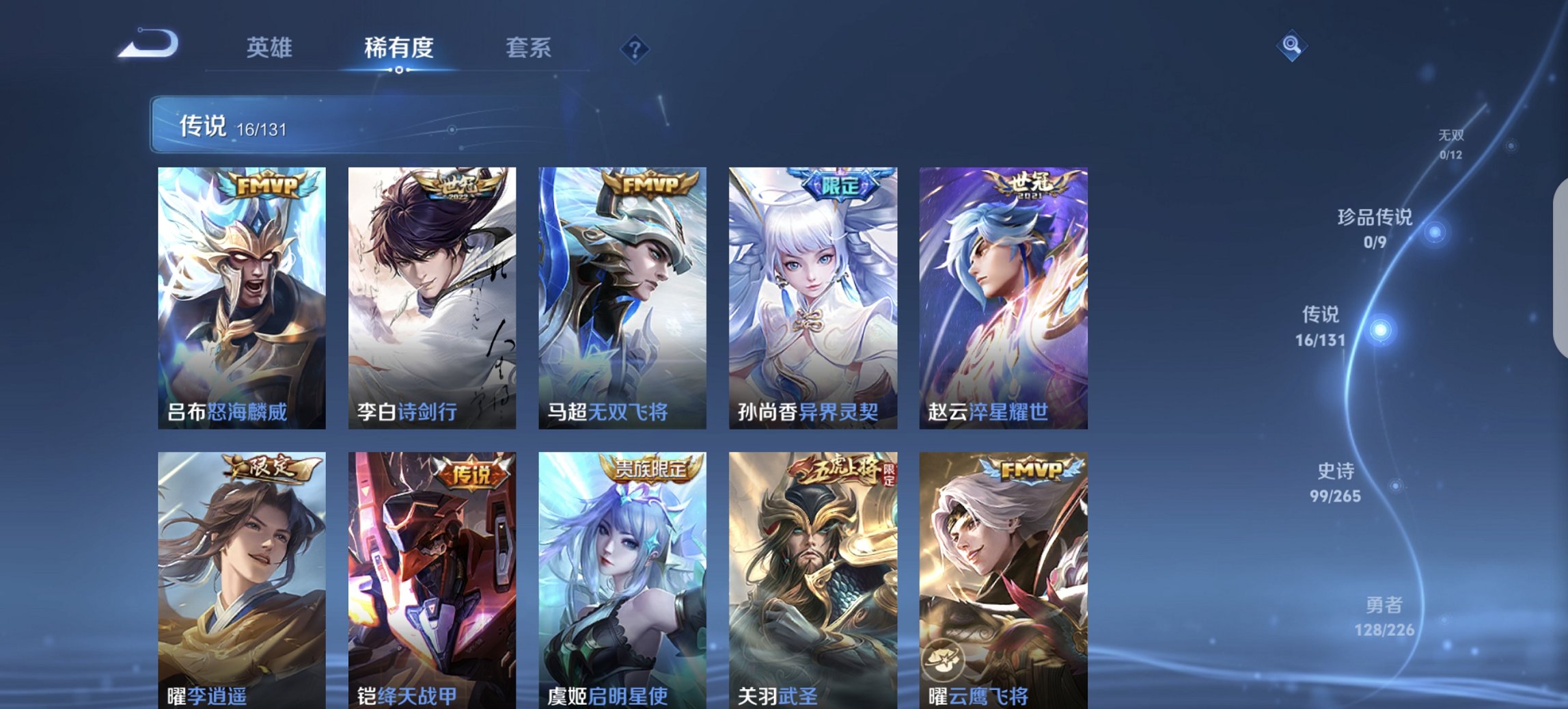Screen dimensions: 1568x709
Task: Click the help question mark icon
Action: (x=635, y=48)
